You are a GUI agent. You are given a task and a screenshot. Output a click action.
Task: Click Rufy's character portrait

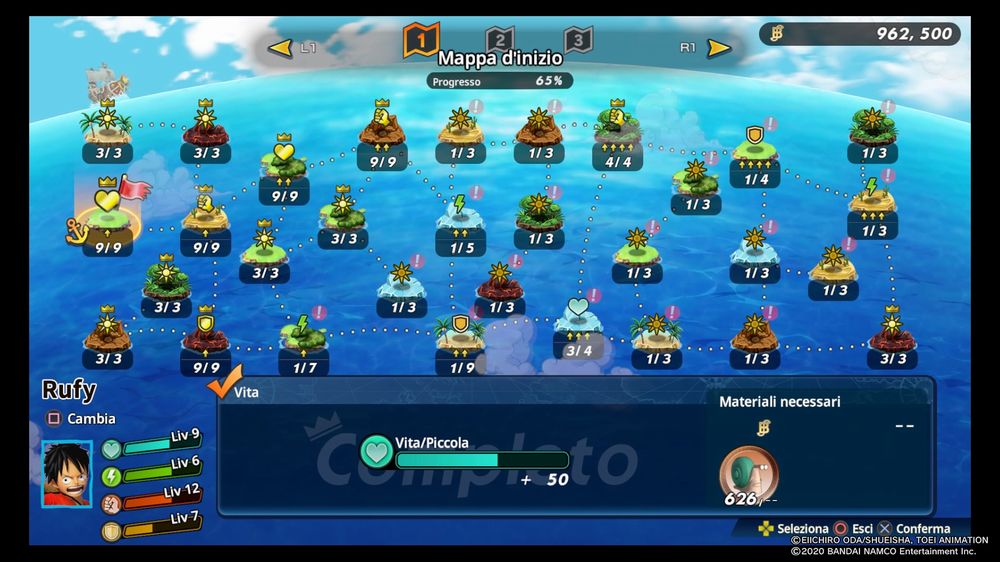tap(66, 473)
